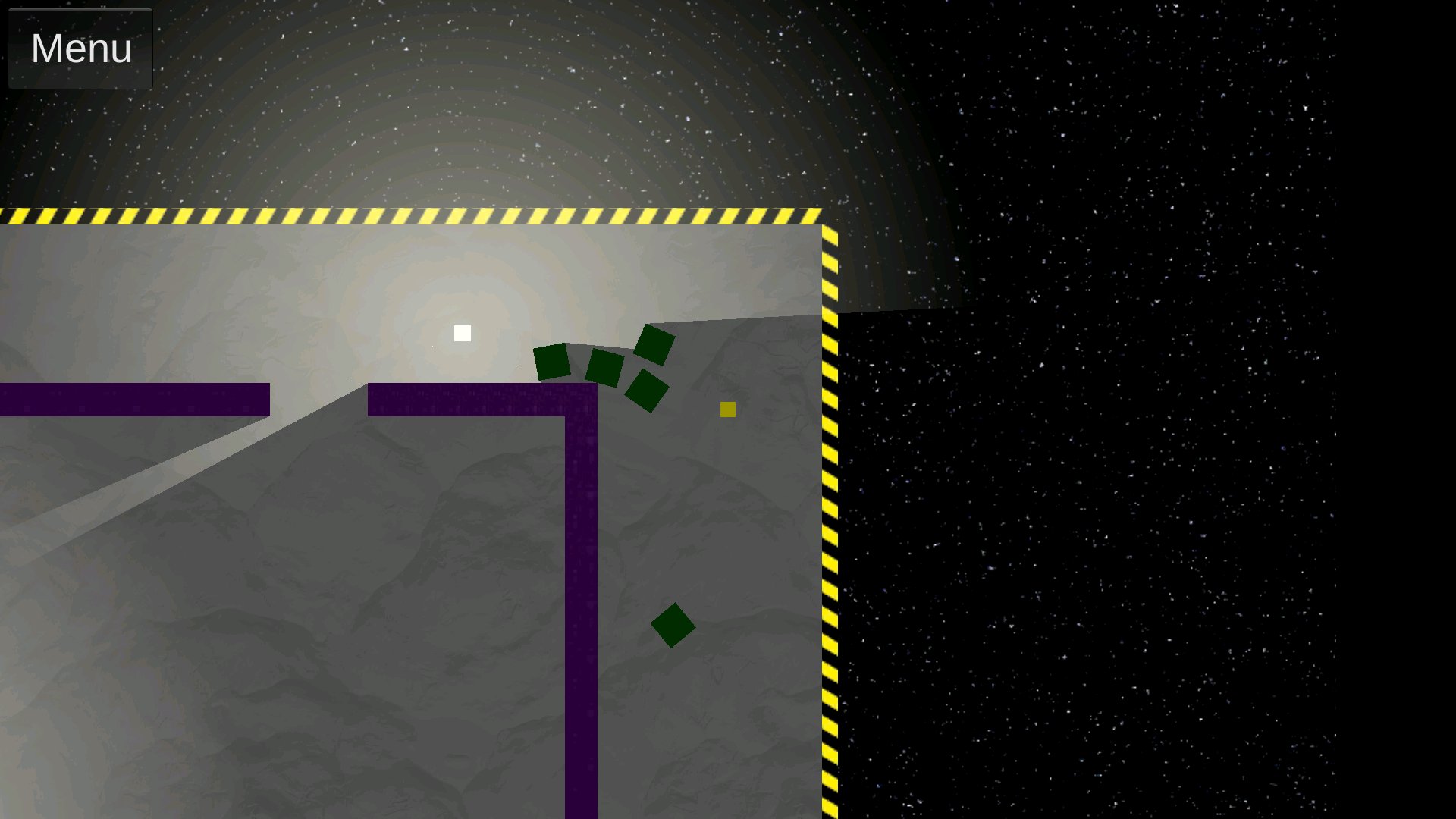This screenshot has height=819, width=1456.
Task: Click the right vertical hazard stripe border
Action: tap(829, 531)
